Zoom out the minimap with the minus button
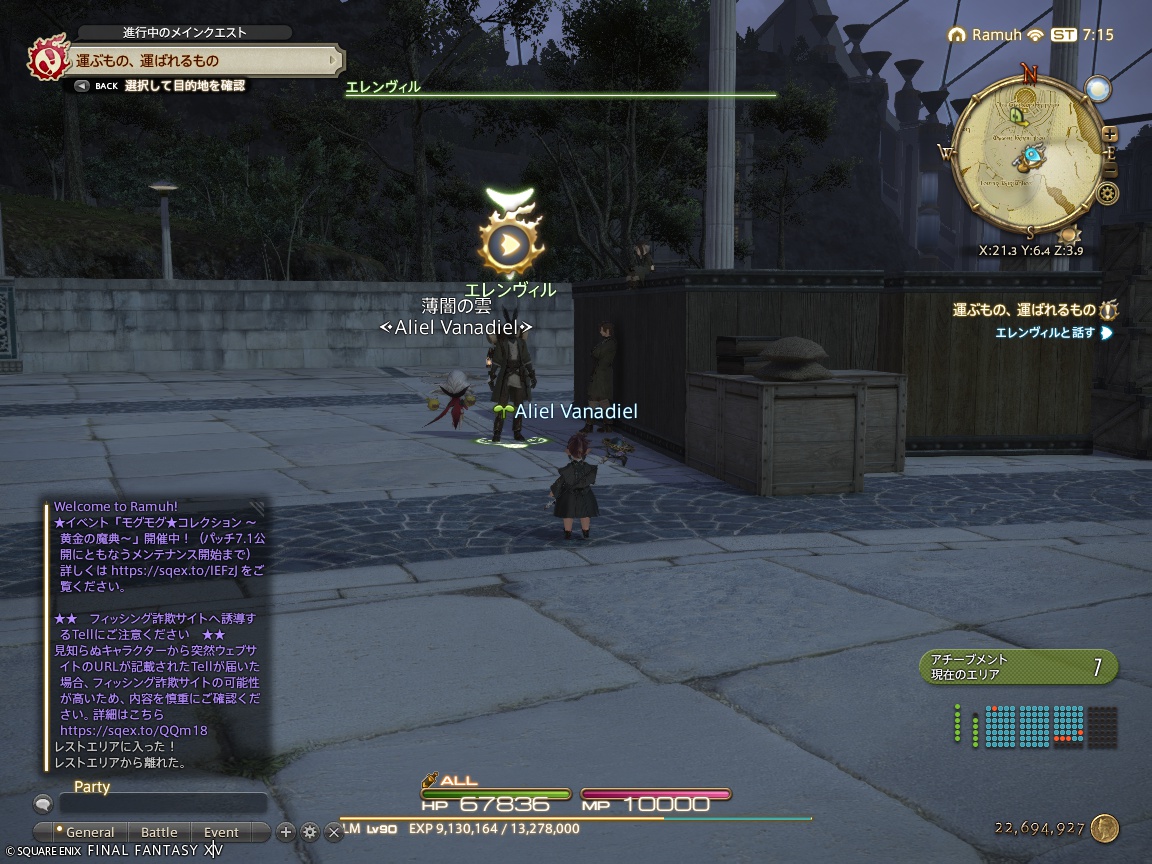 (1109, 169)
